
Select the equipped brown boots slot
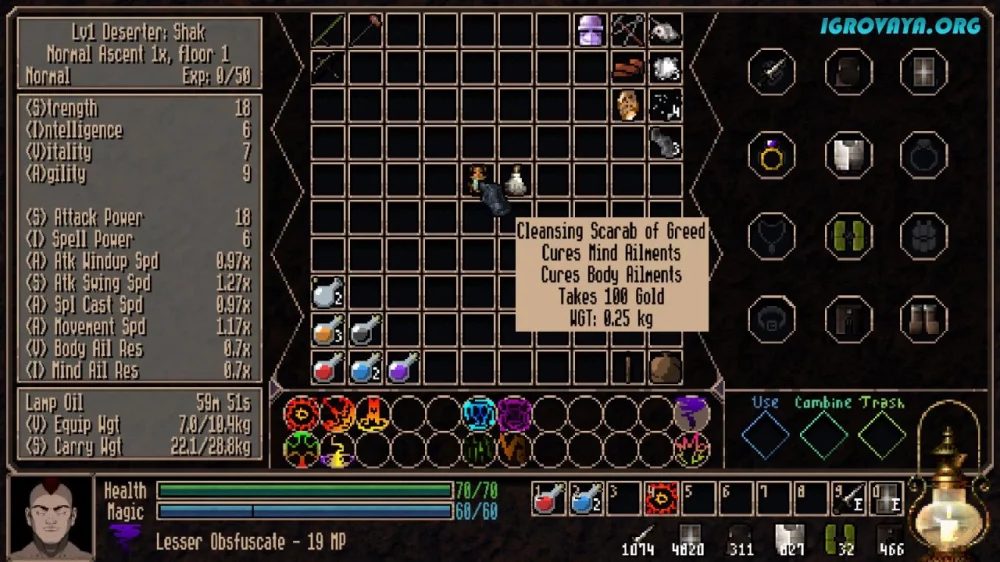coord(923,319)
